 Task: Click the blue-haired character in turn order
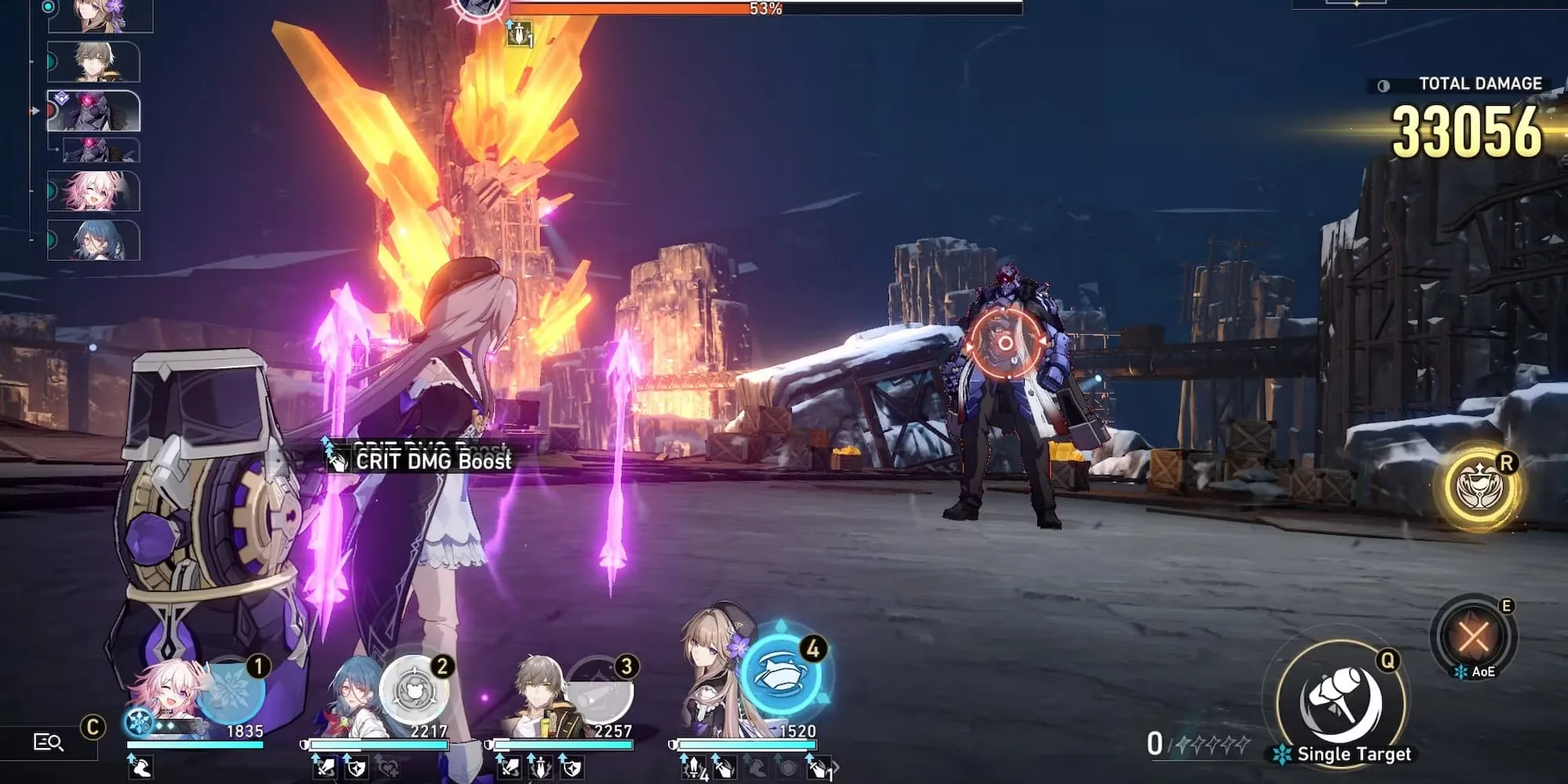click(94, 240)
